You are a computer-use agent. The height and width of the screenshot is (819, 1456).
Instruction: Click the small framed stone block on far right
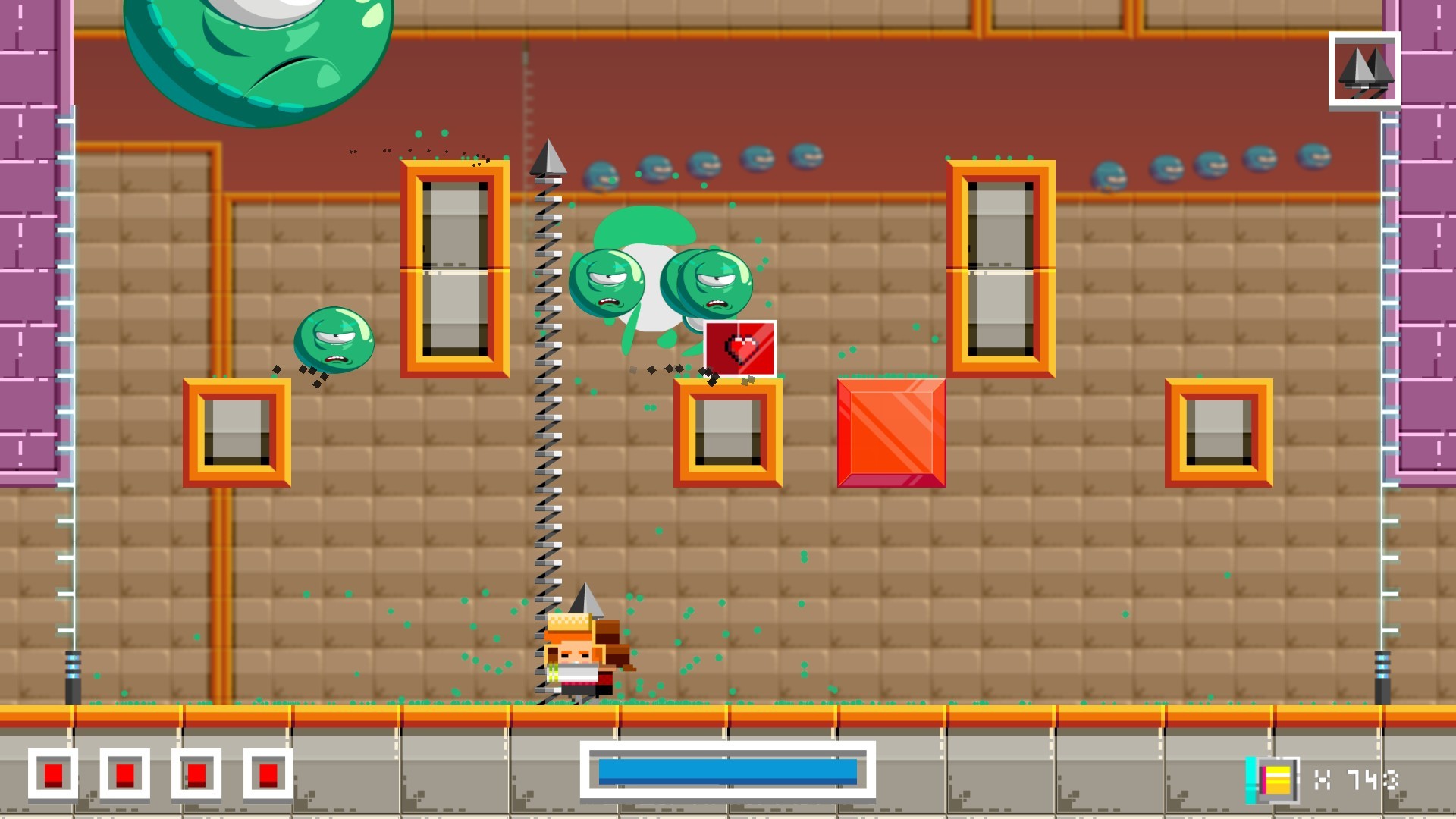[x=1219, y=432]
